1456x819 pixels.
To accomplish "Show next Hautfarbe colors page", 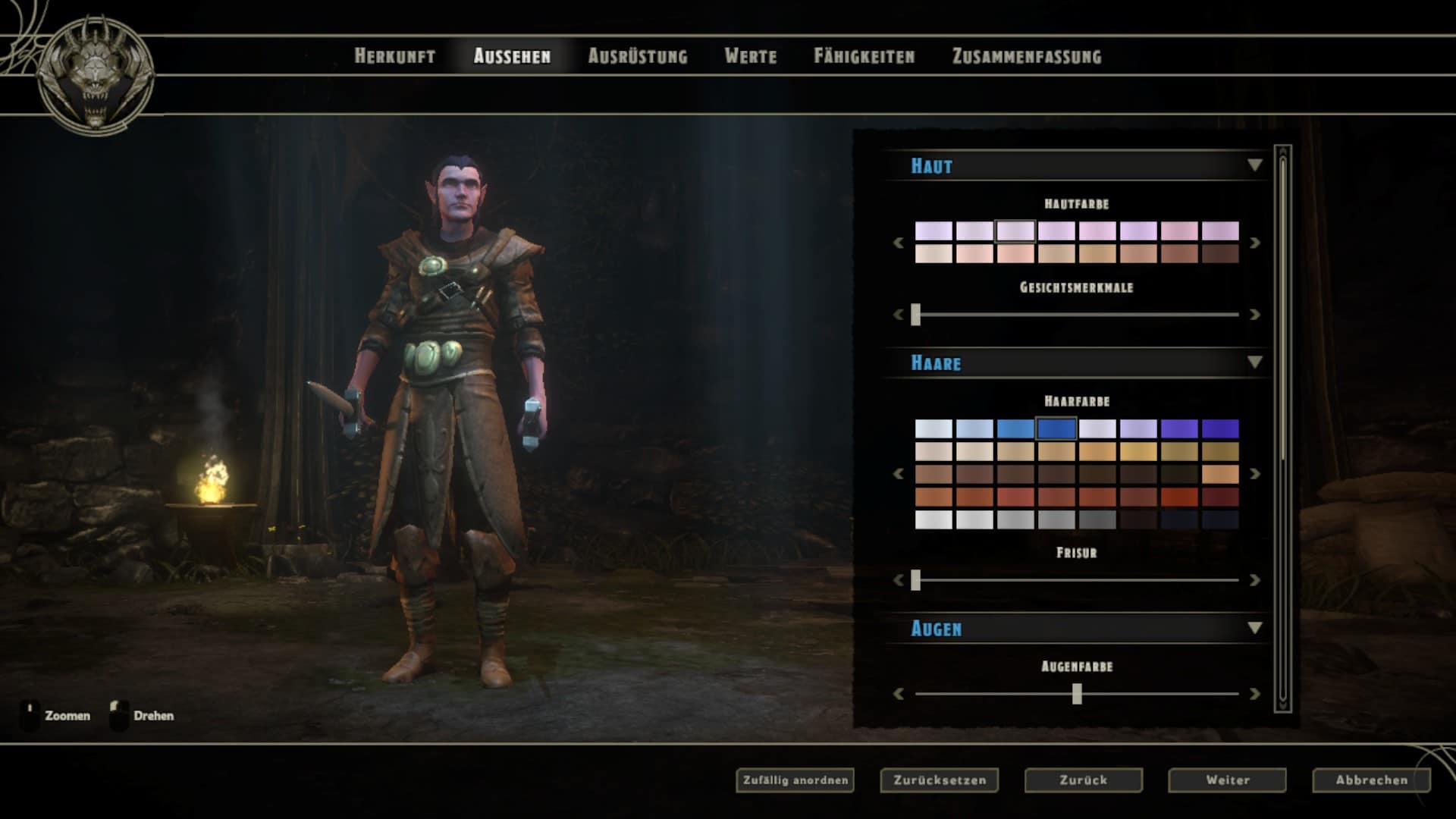I will [1254, 243].
